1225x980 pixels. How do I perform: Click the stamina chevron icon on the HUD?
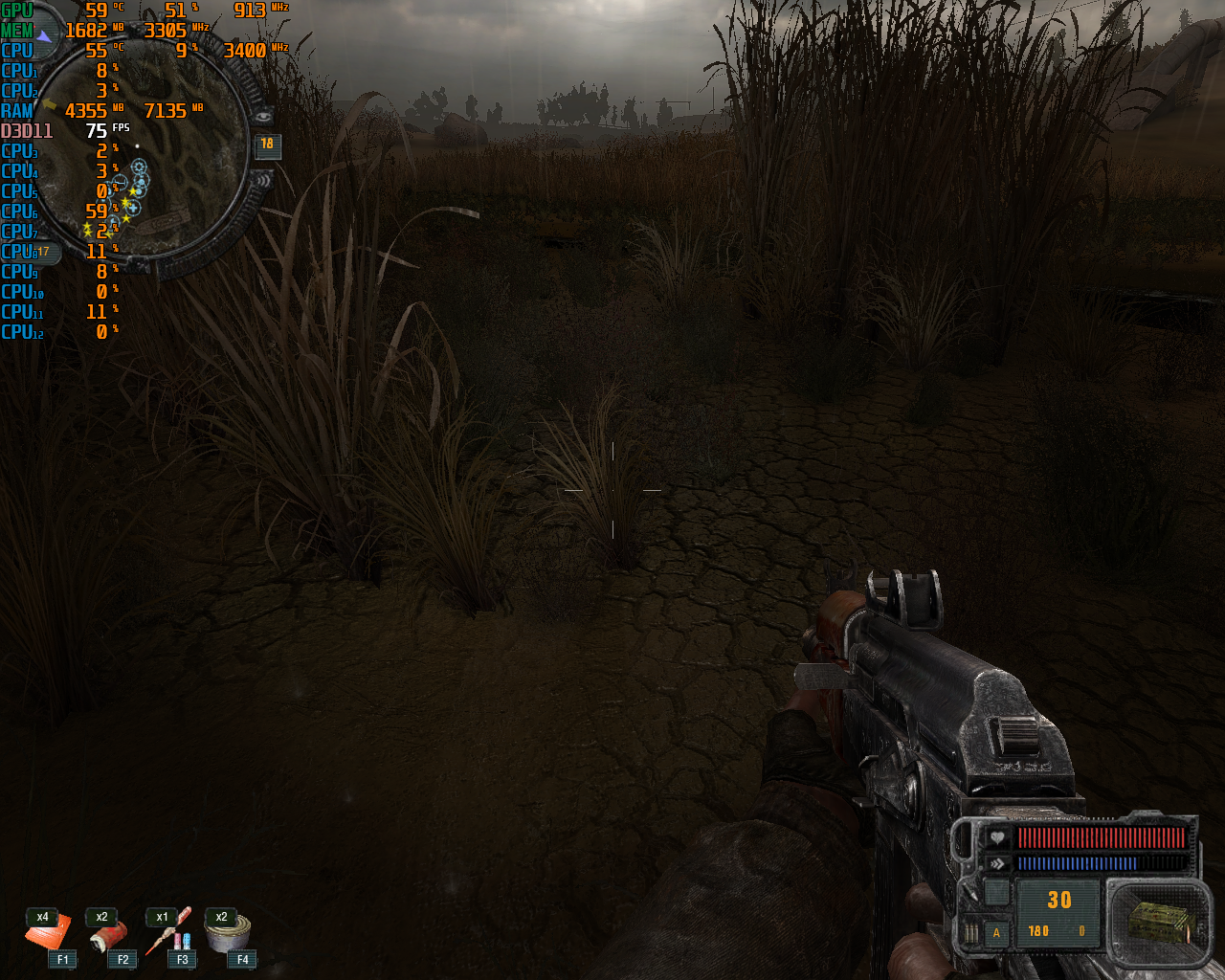click(x=996, y=863)
